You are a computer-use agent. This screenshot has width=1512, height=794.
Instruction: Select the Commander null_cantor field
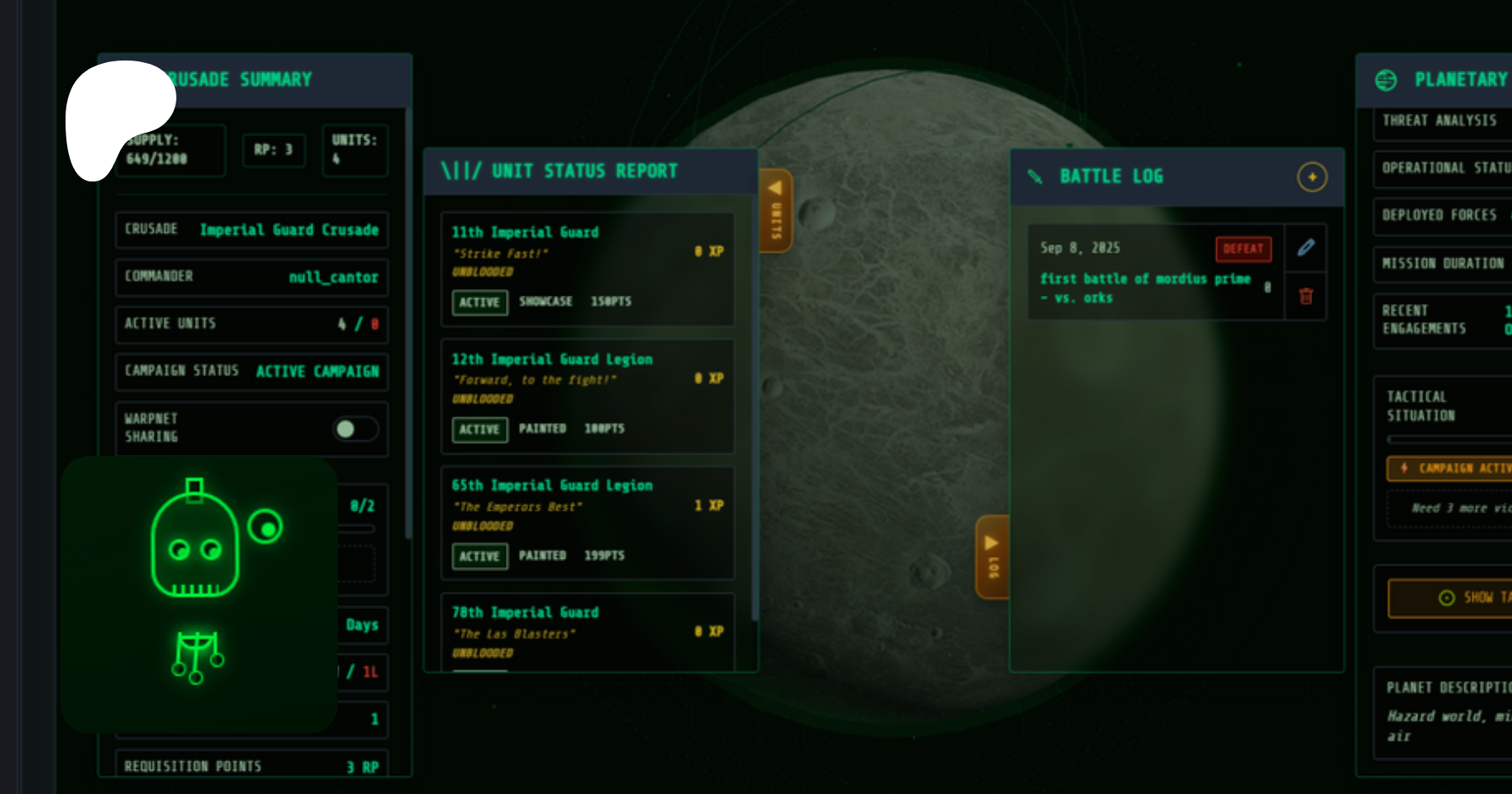(x=251, y=276)
